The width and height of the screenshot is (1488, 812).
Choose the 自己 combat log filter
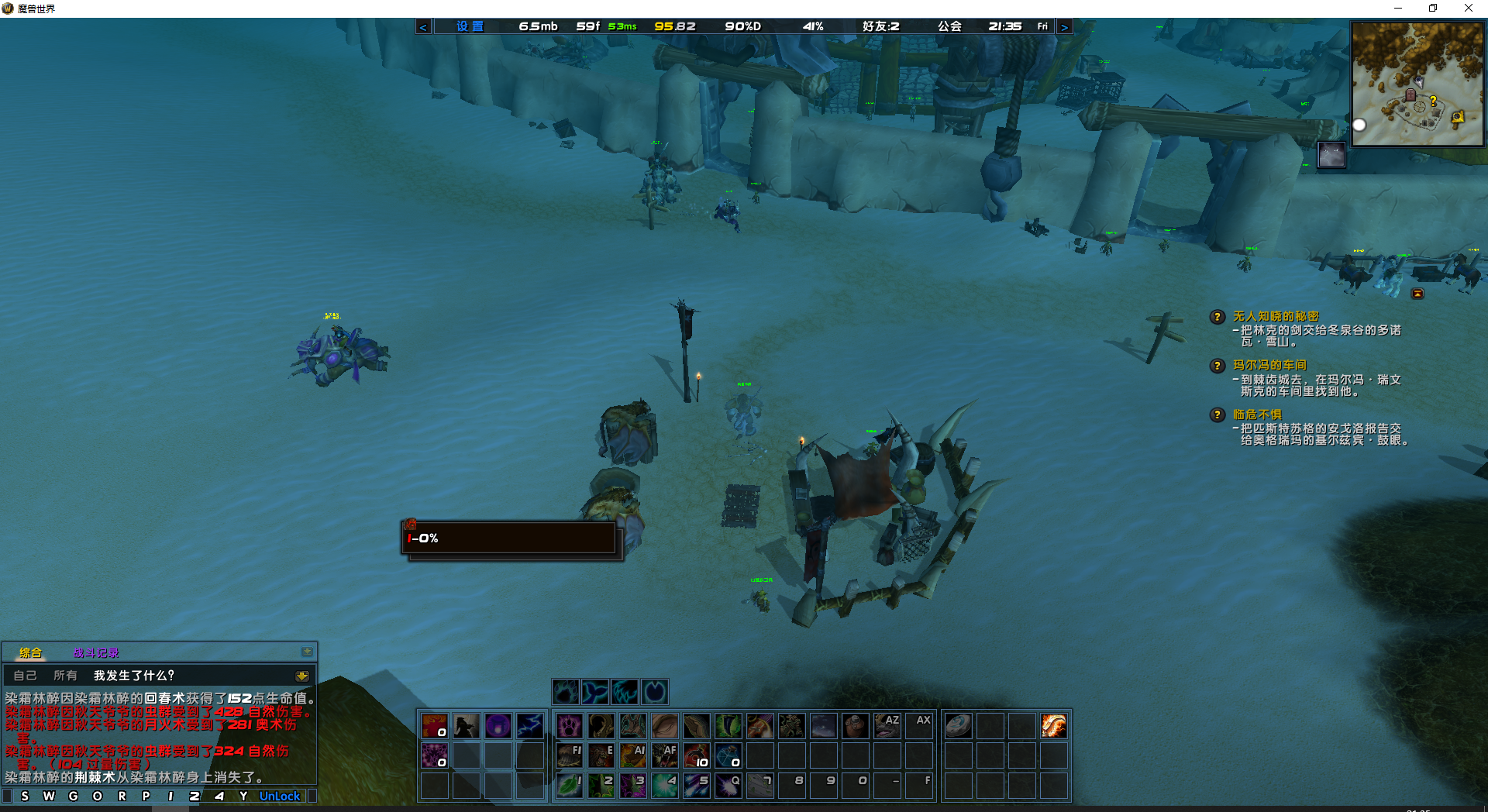tap(25, 676)
